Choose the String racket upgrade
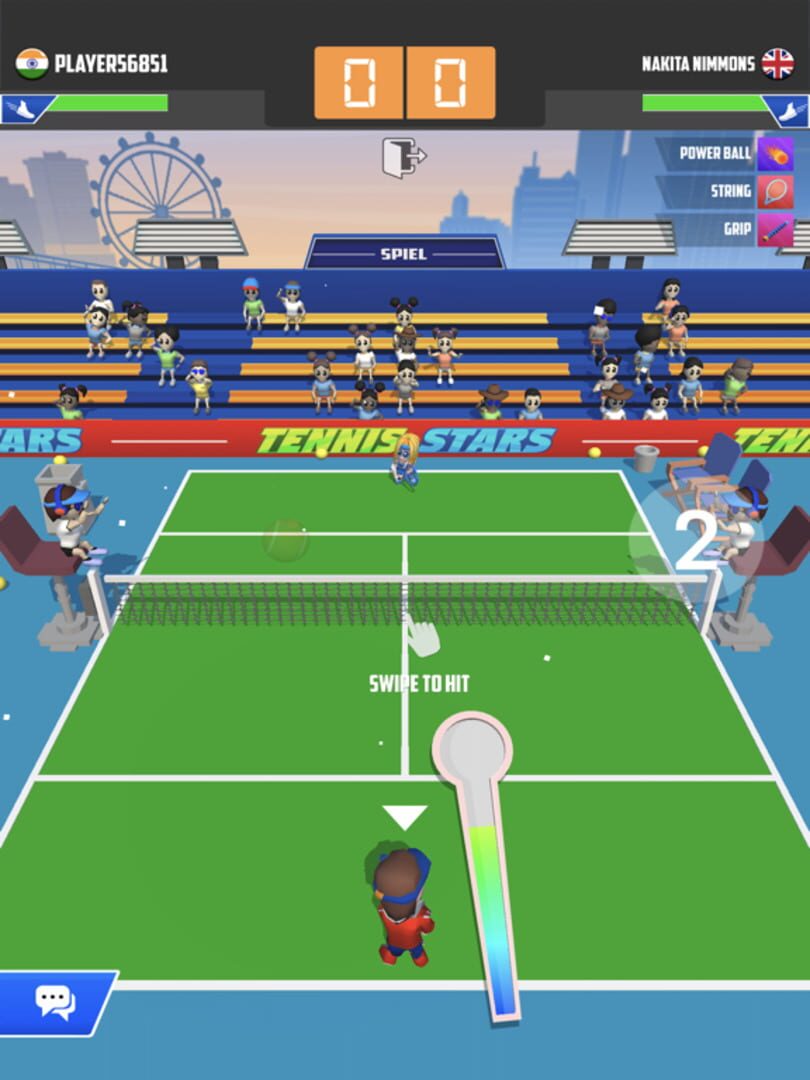810x1080 pixels. coord(775,192)
